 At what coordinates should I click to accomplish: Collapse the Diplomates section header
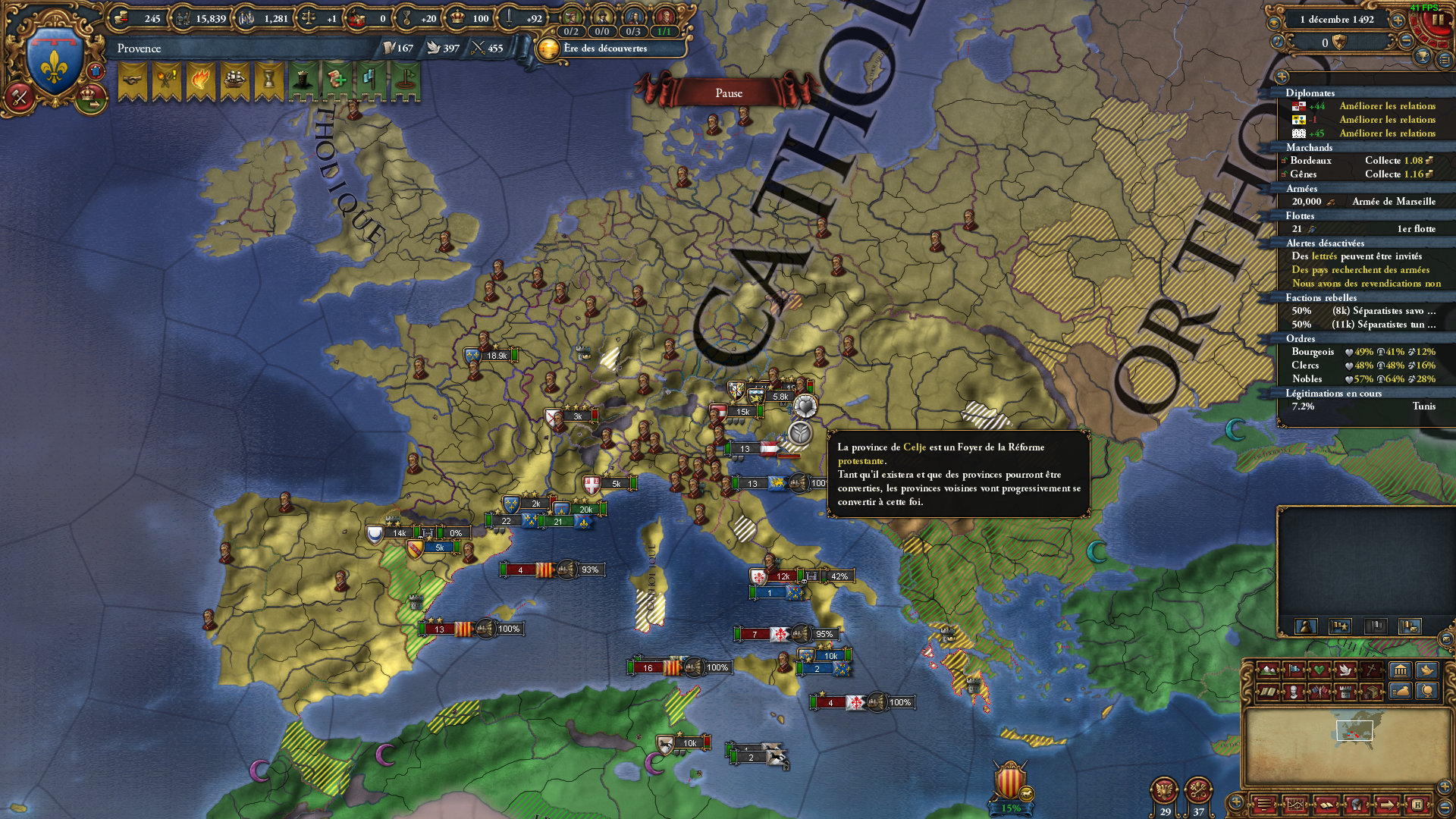1310,93
